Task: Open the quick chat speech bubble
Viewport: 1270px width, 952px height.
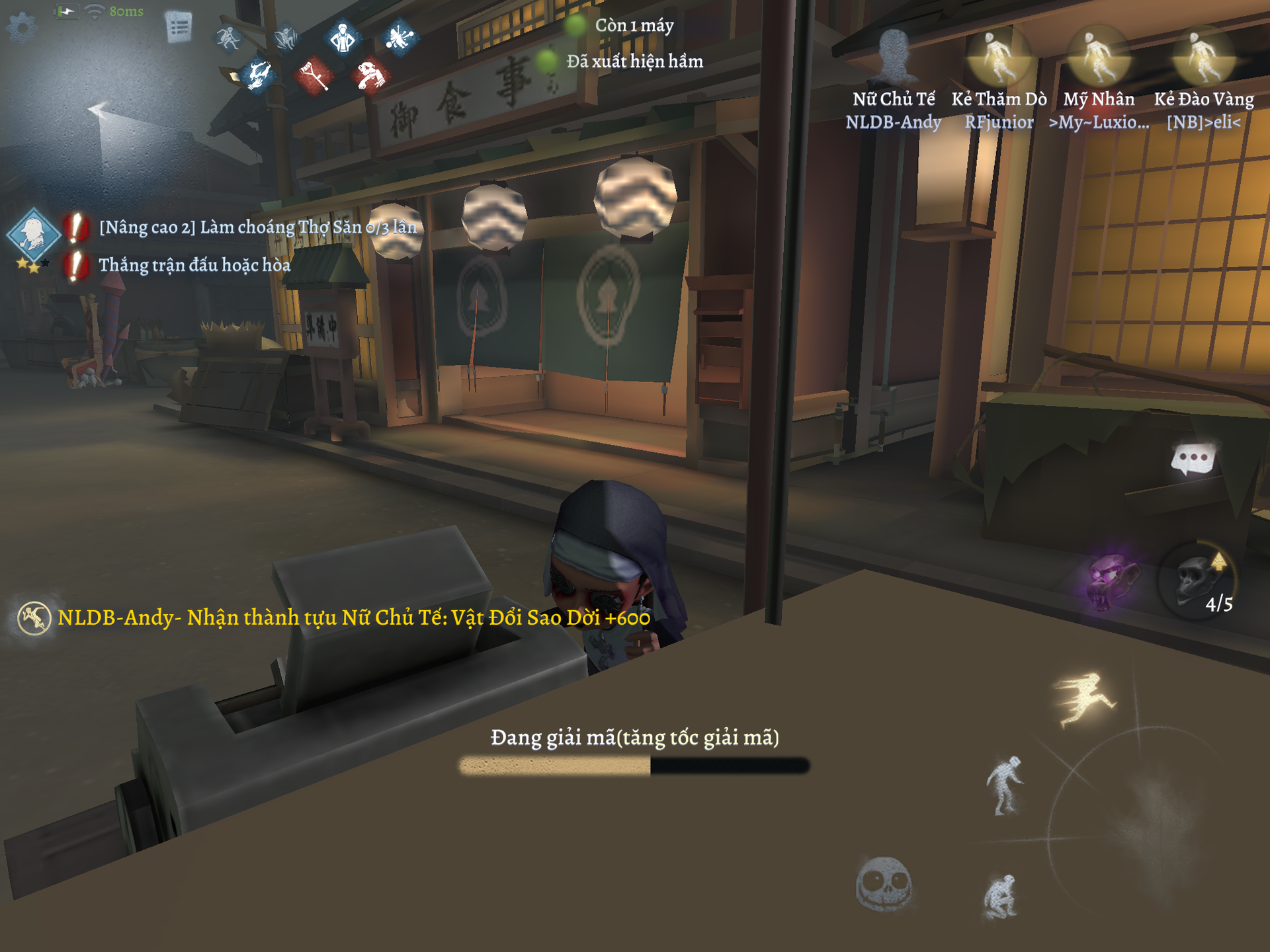Action: [1193, 459]
